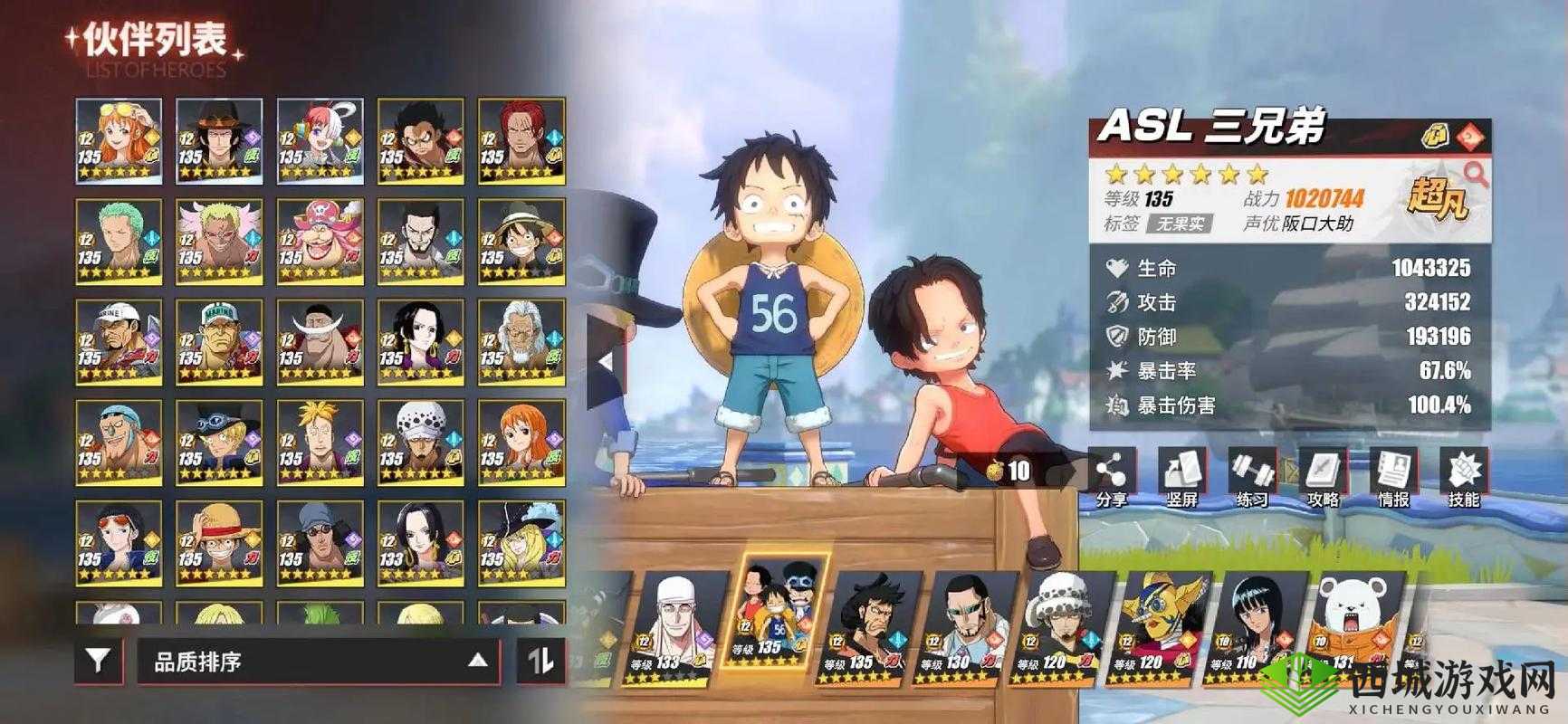This screenshot has width=1568, height=724.
Task: Select Whitebeard hero portrait in list
Action: click(320, 342)
